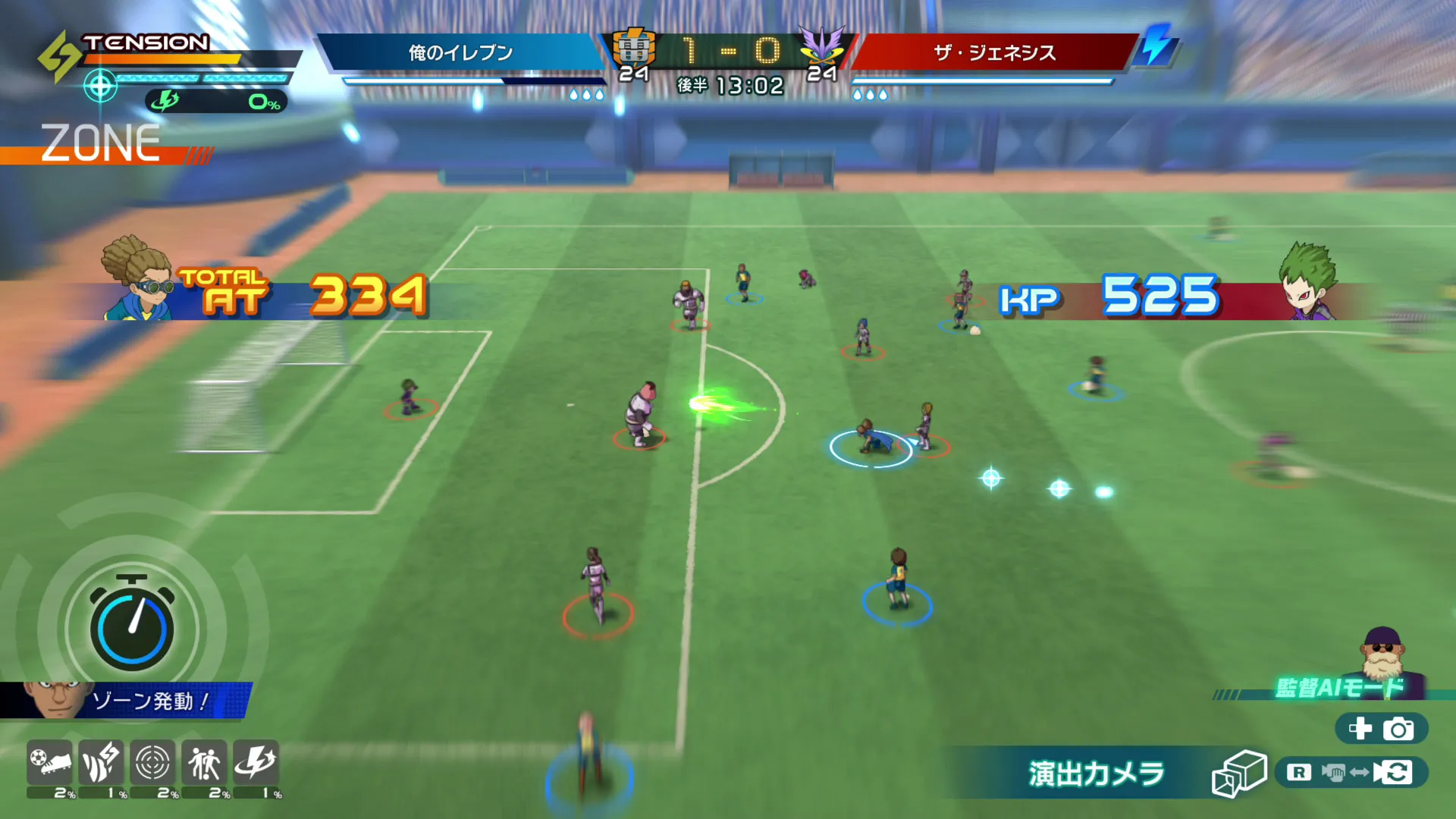Select the lightning bolt with star icon
Screen dimensions: 1456x819
click(256, 763)
